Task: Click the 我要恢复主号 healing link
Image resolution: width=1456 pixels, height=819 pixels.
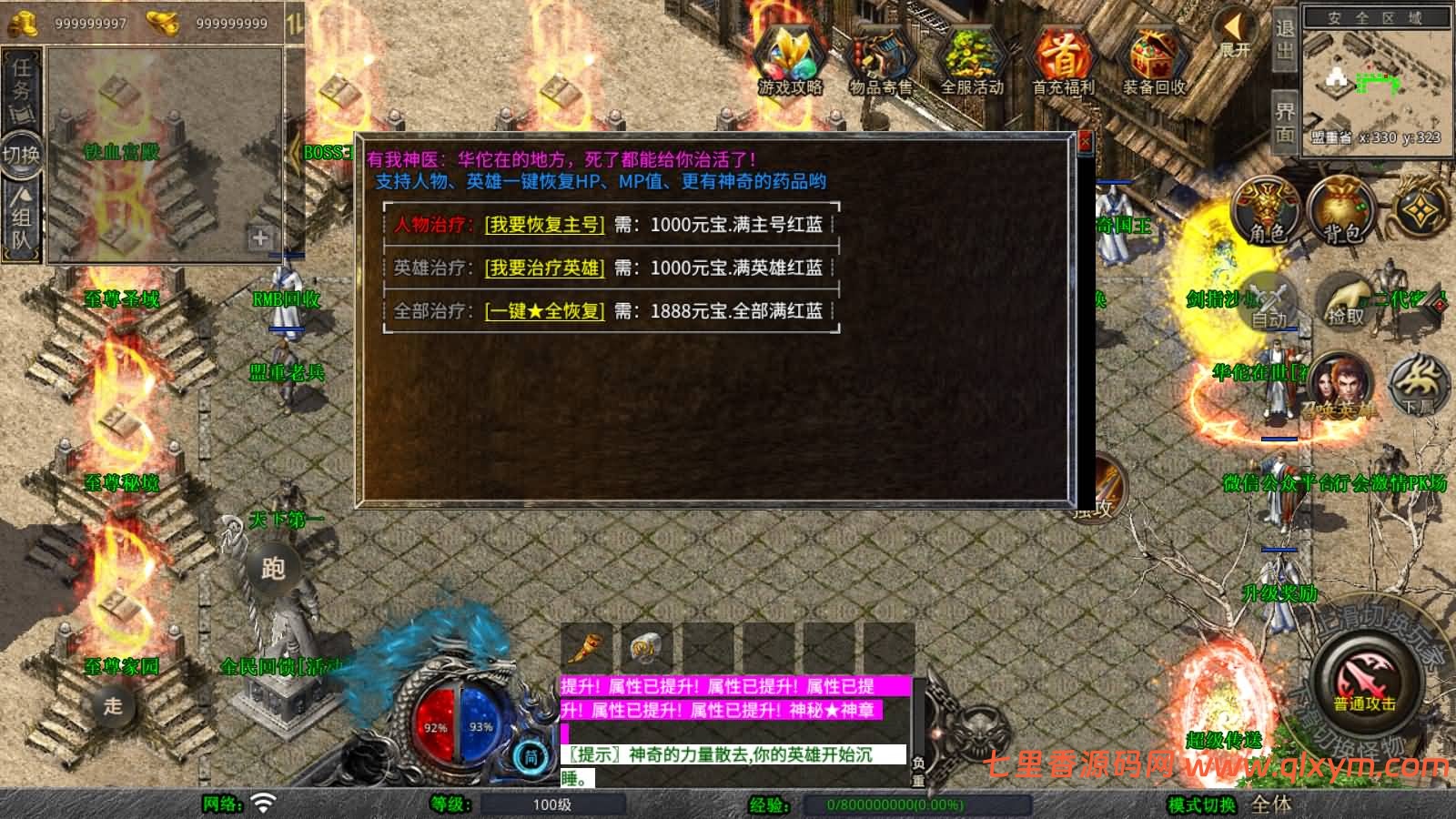Action: tap(547, 226)
